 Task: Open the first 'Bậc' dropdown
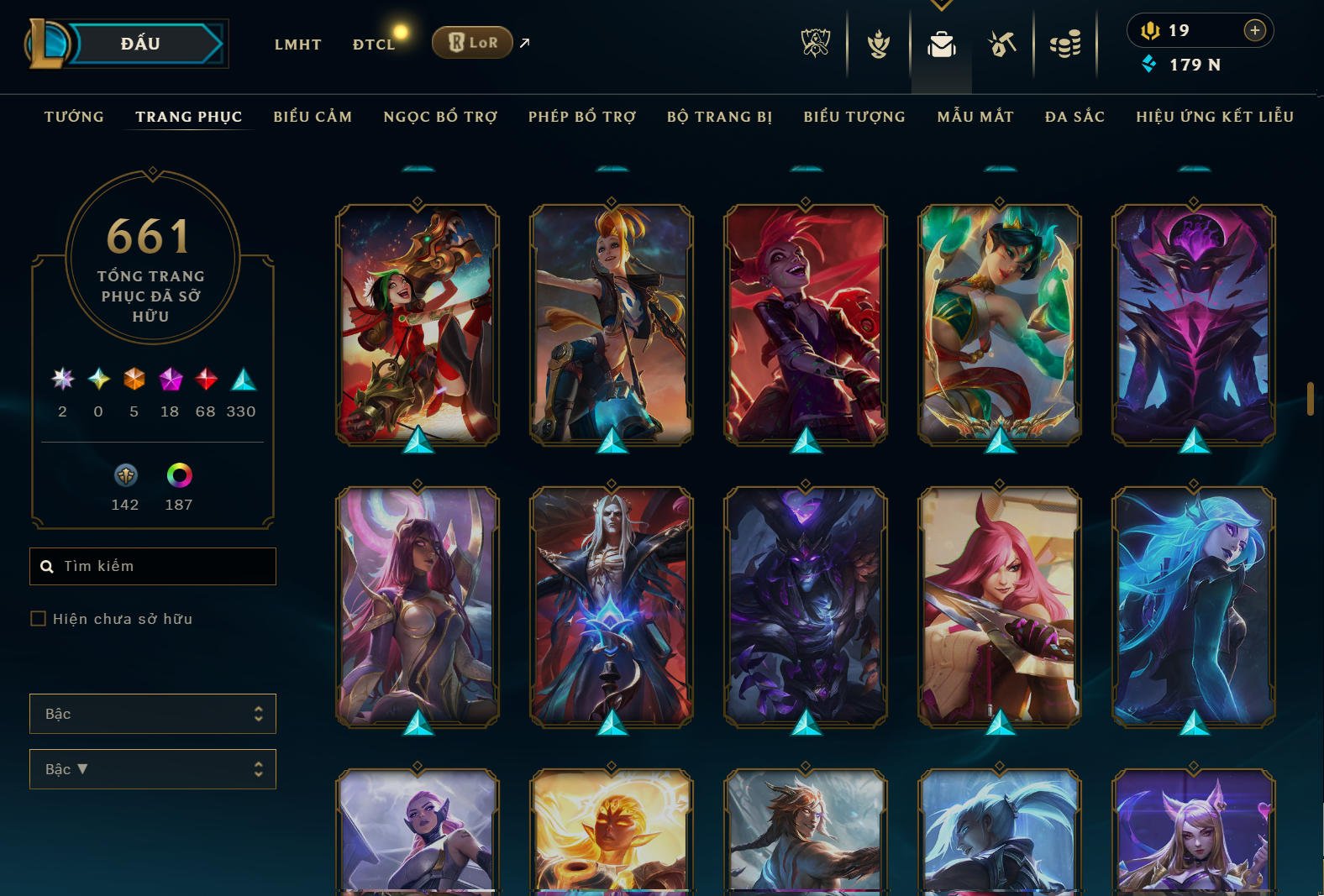pyautogui.click(x=152, y=713)
